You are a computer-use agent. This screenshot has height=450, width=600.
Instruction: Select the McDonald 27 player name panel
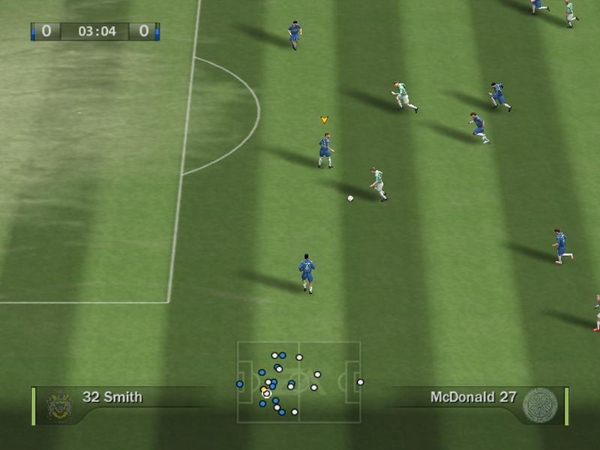point(473,398)
